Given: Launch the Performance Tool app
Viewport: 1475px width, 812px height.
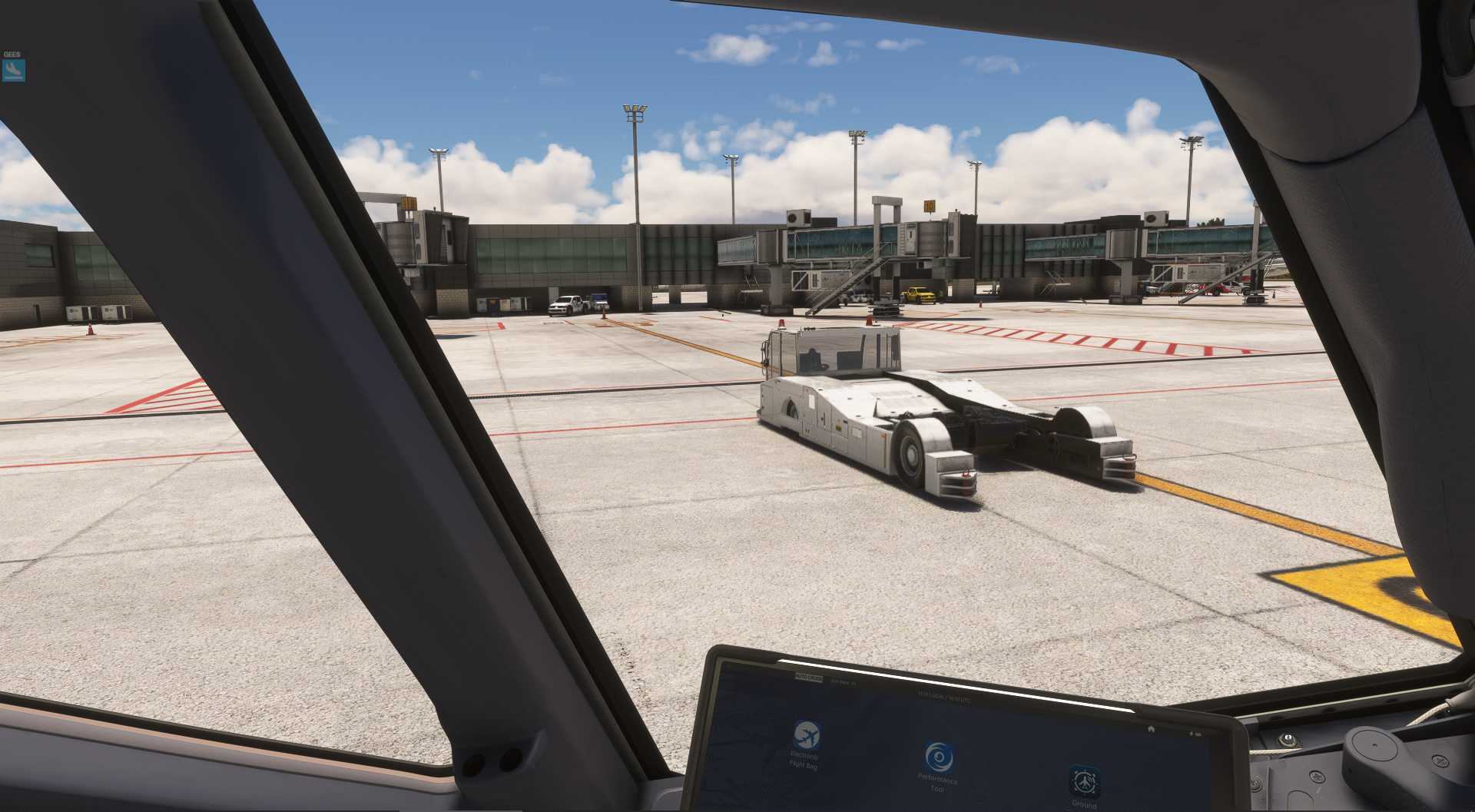Looking at the screenshot, I should click(937, 757).
